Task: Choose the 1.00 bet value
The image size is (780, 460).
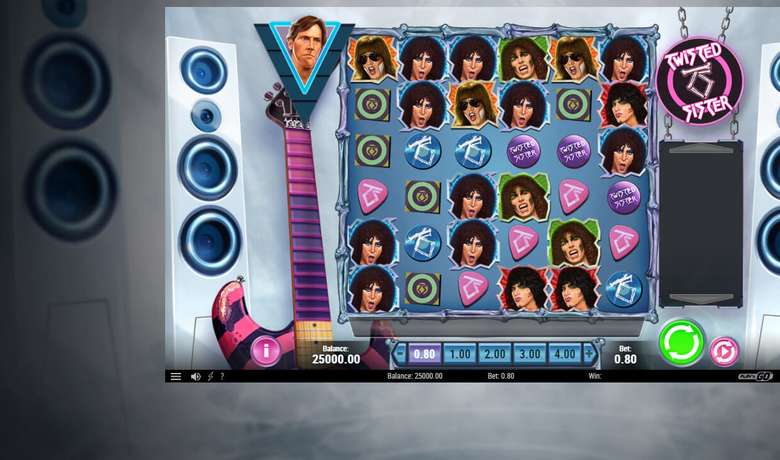Action: 459,354
